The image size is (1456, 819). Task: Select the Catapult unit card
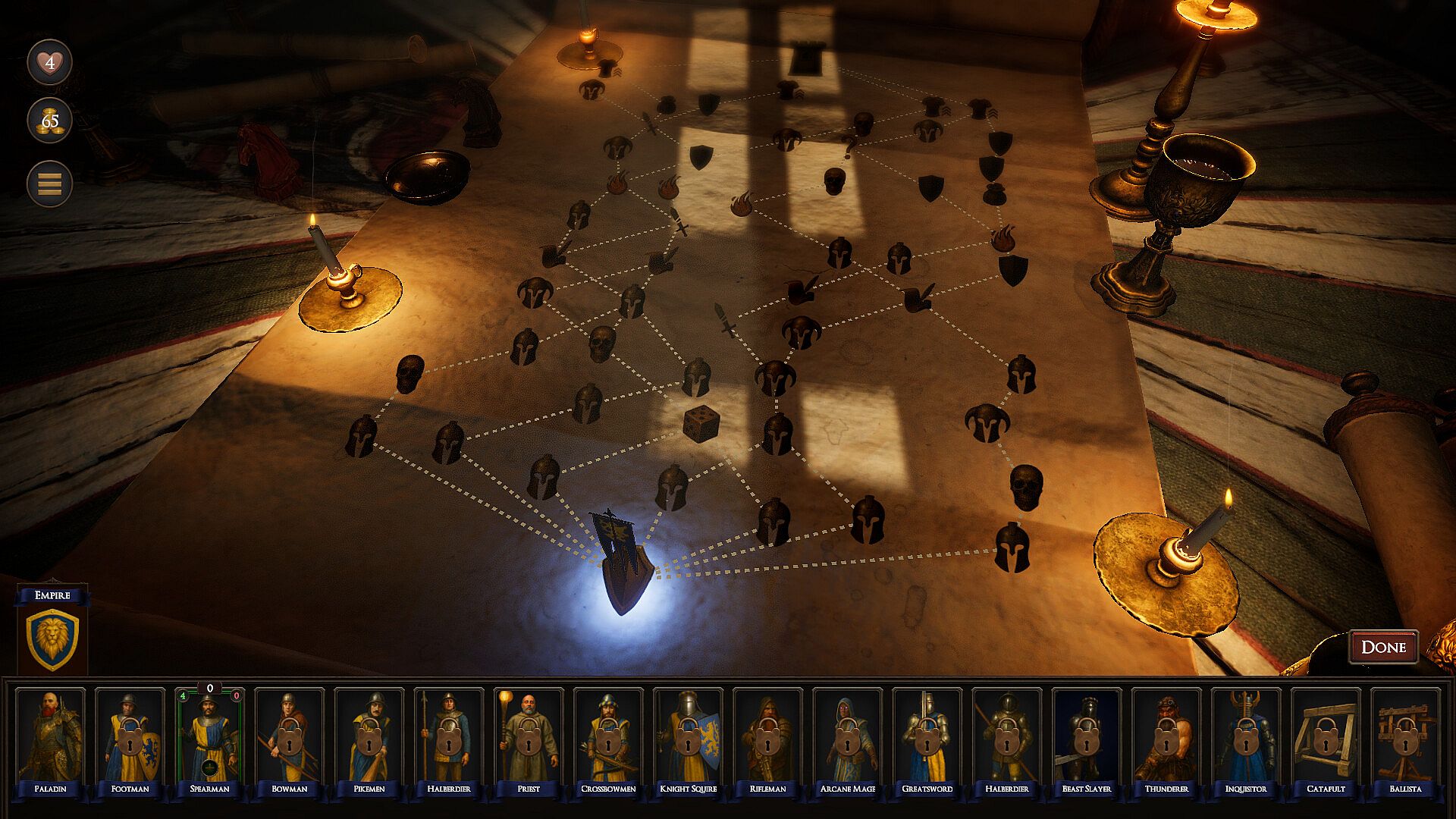[1325, 739]
